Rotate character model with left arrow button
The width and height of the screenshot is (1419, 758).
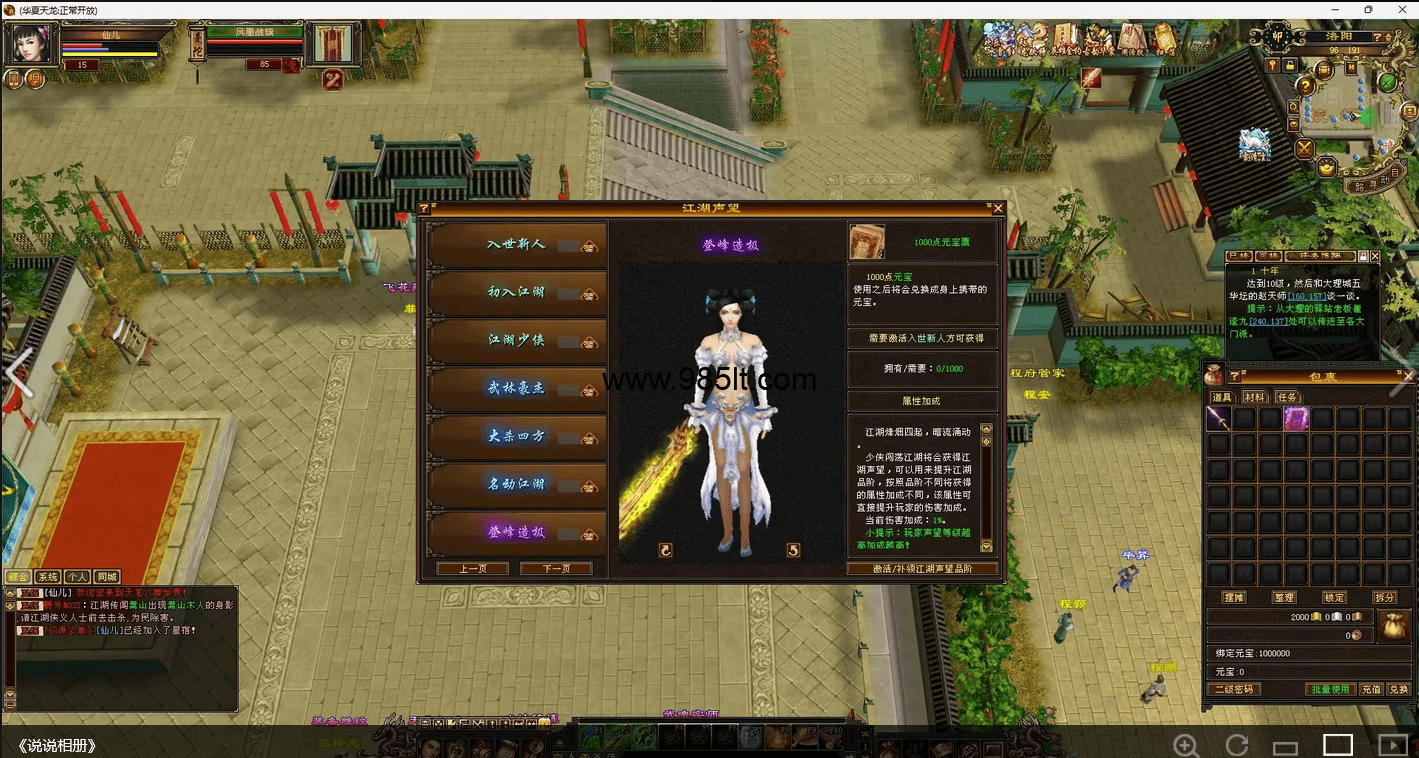click(665, 550)
